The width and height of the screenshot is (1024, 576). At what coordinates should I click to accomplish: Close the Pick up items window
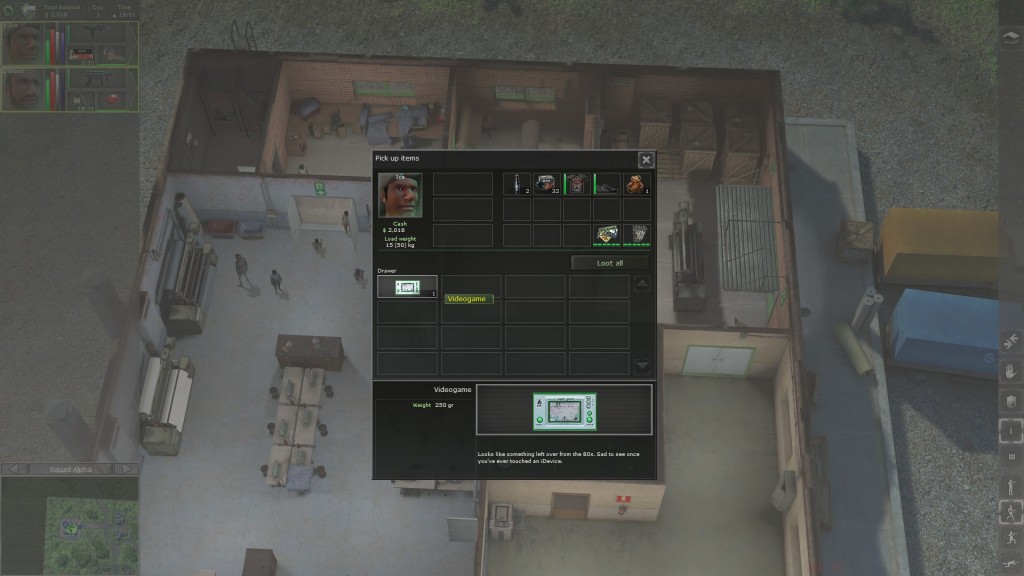click(x=646, y=159)
